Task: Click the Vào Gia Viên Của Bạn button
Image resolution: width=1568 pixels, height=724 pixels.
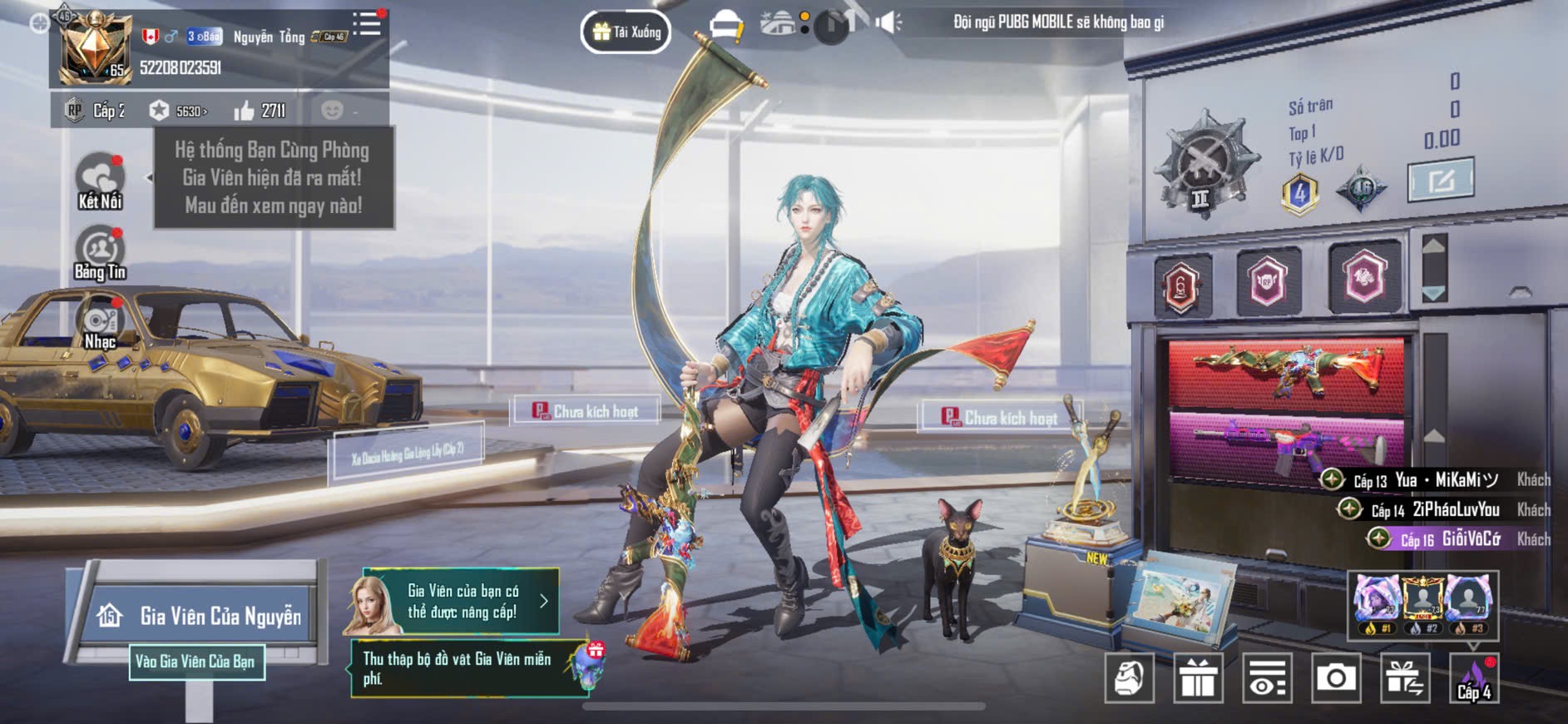Action: 196,662
